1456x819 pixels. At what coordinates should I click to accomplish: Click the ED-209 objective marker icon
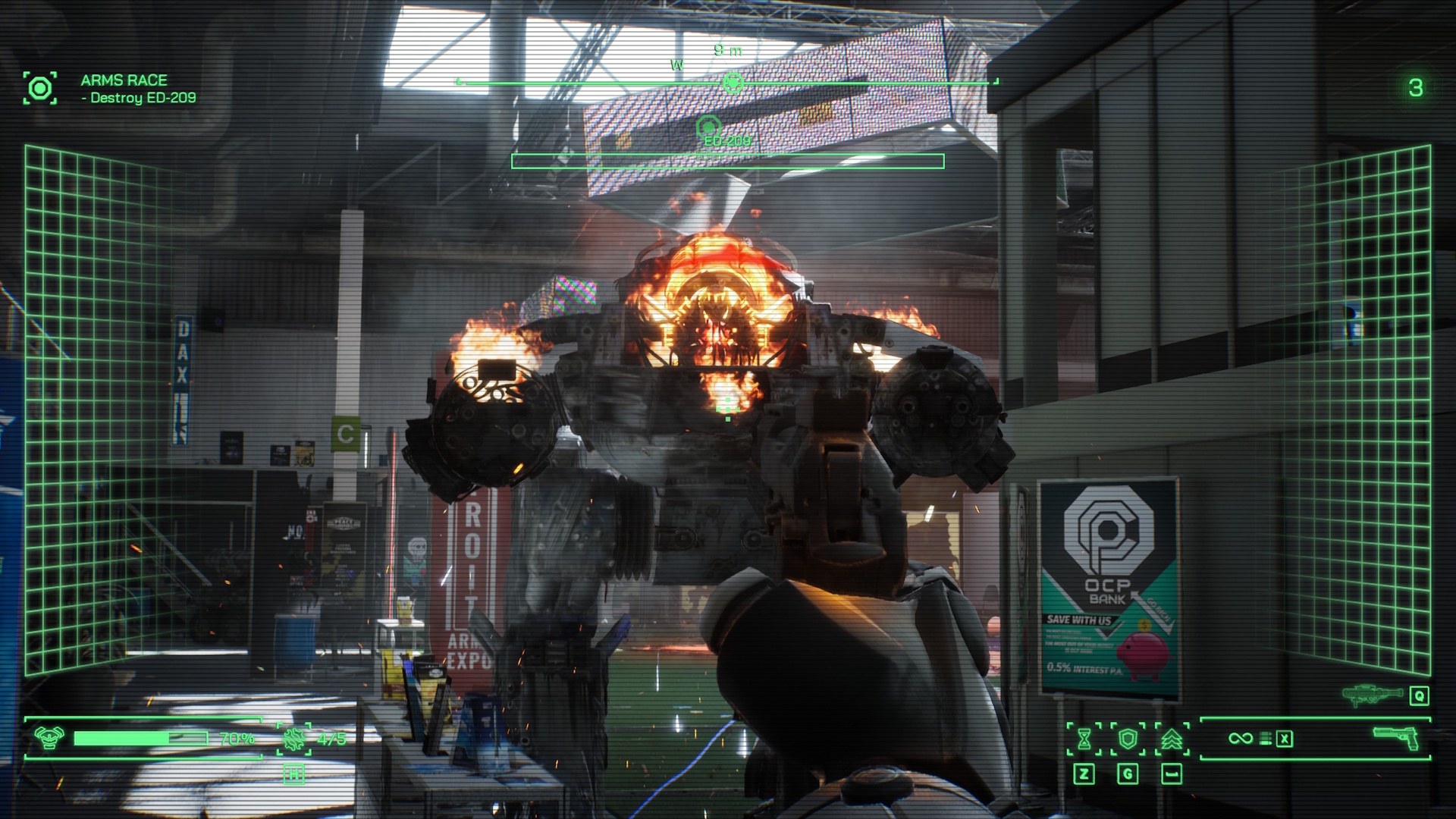[708, 127]
